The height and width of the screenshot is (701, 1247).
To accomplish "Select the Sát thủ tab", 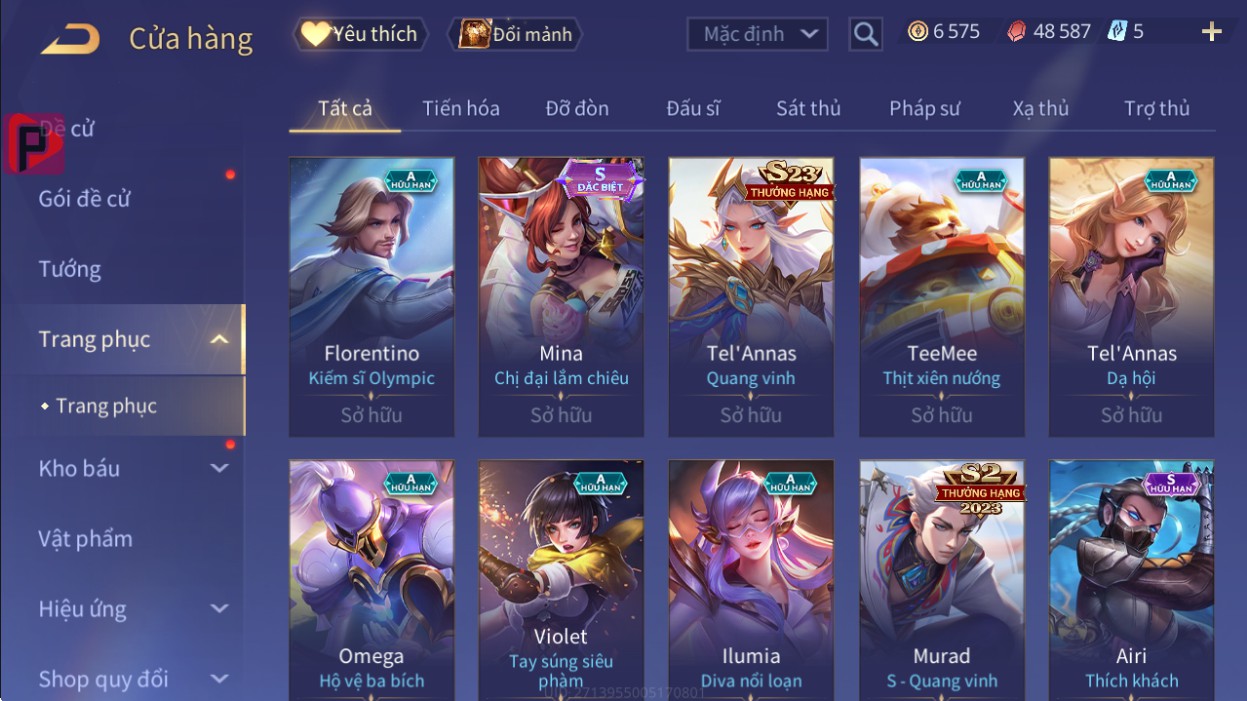I will tap(808, 108).
